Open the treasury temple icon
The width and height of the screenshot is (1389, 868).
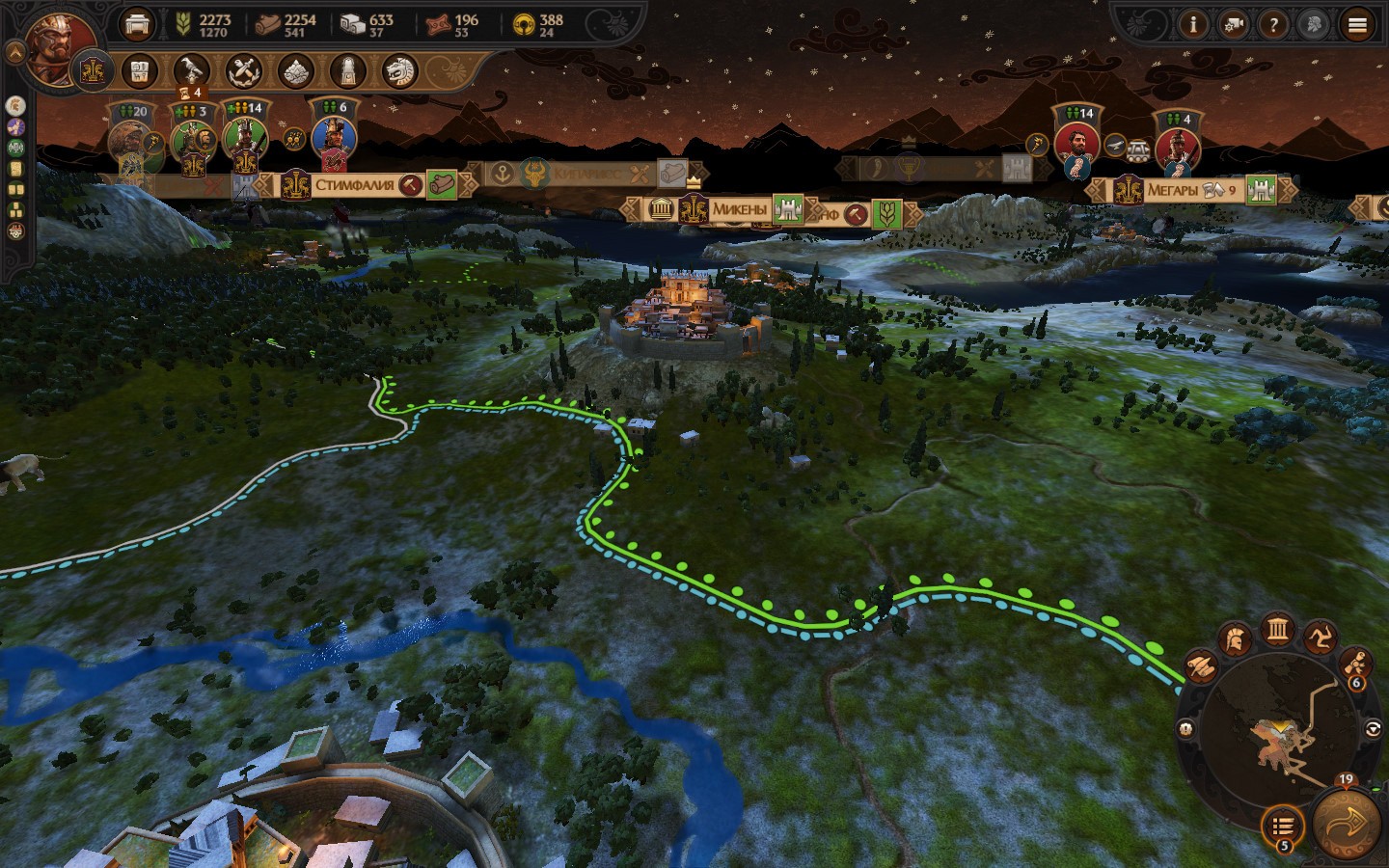tap(138, 23)
